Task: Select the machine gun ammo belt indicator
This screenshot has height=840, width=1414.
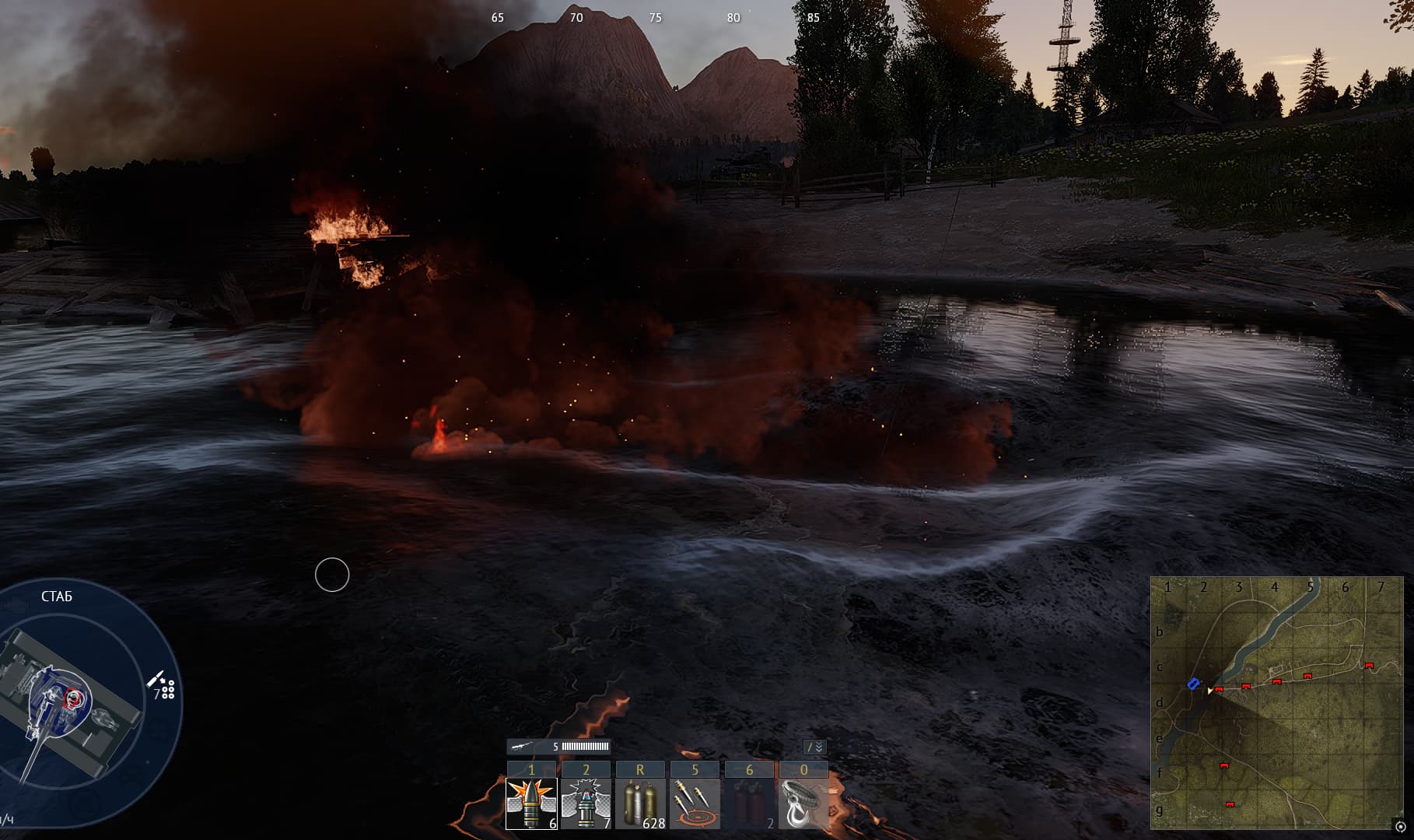Action: [558, 747]
